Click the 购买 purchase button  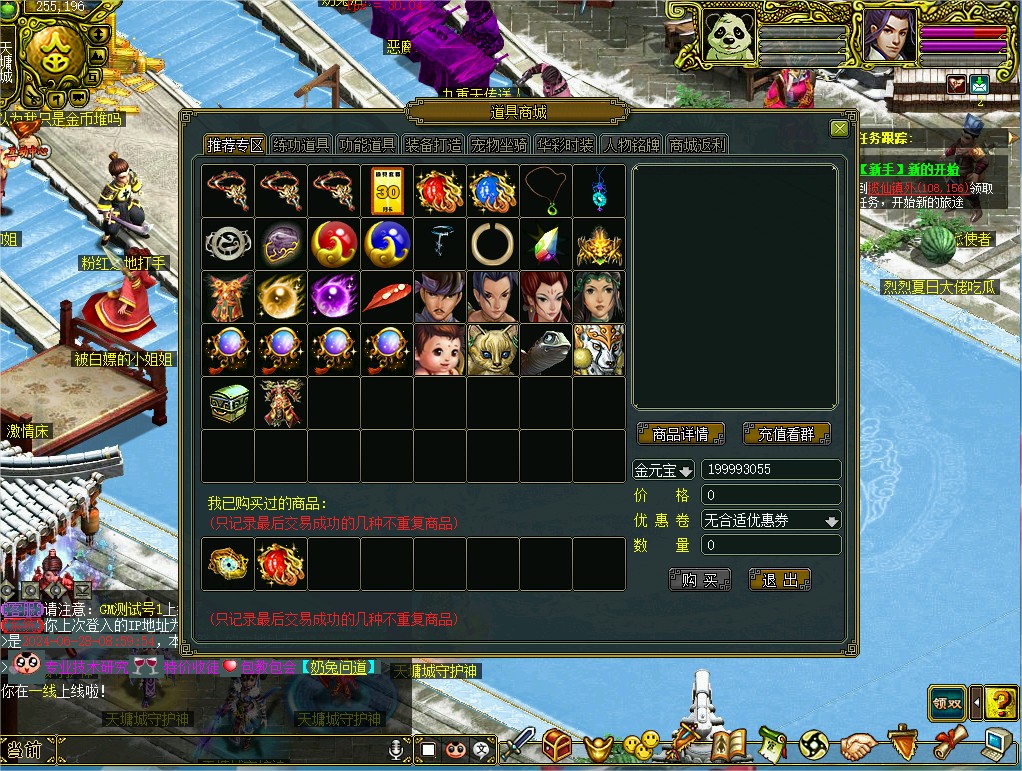(x=699, y=580)
